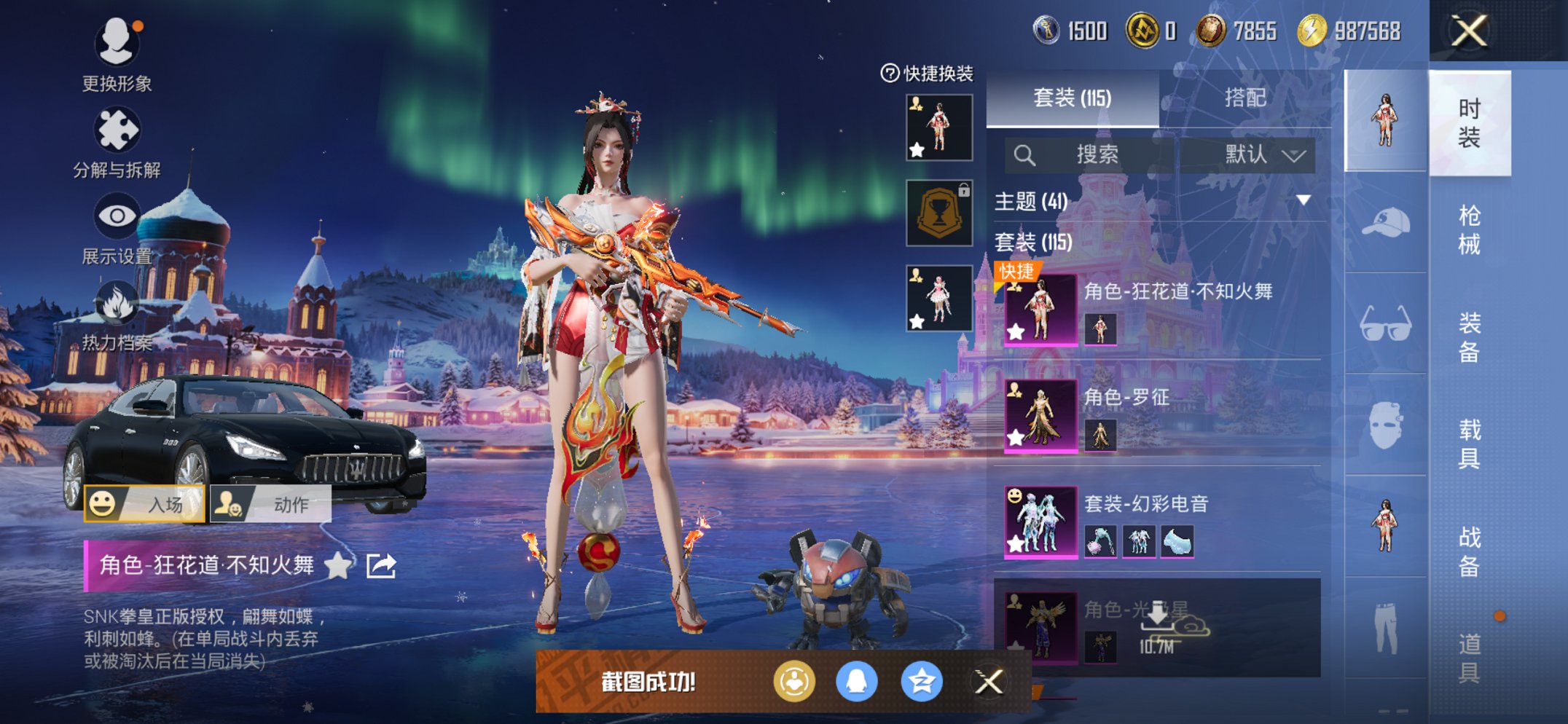
Task: Open 分解与拆解 puzzle icon
Action: [117, 131]
